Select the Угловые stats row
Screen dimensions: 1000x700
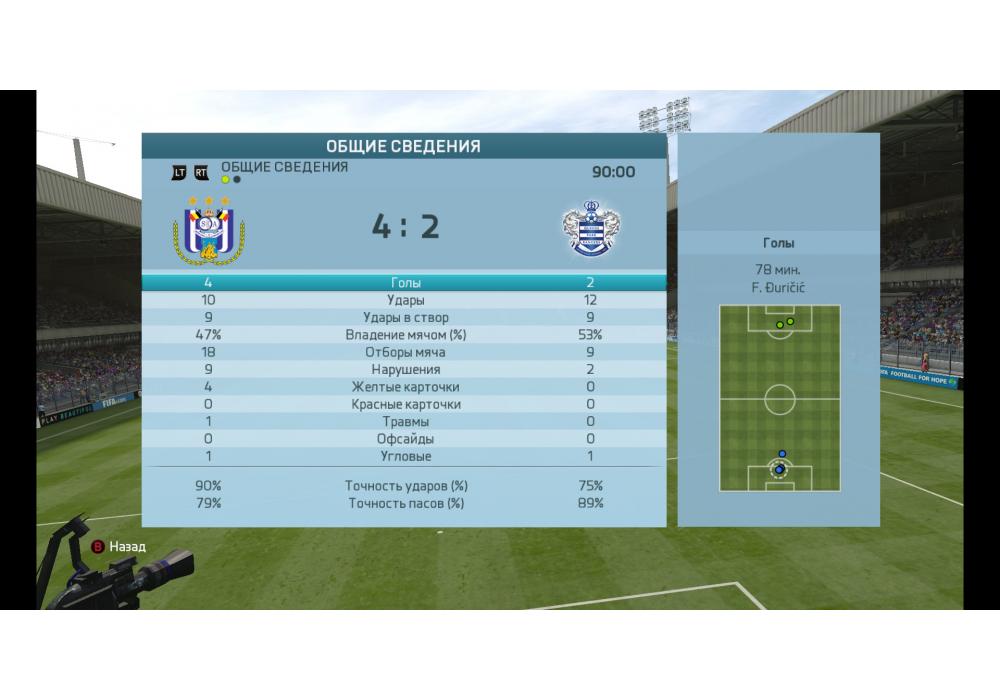pos(404,456)
